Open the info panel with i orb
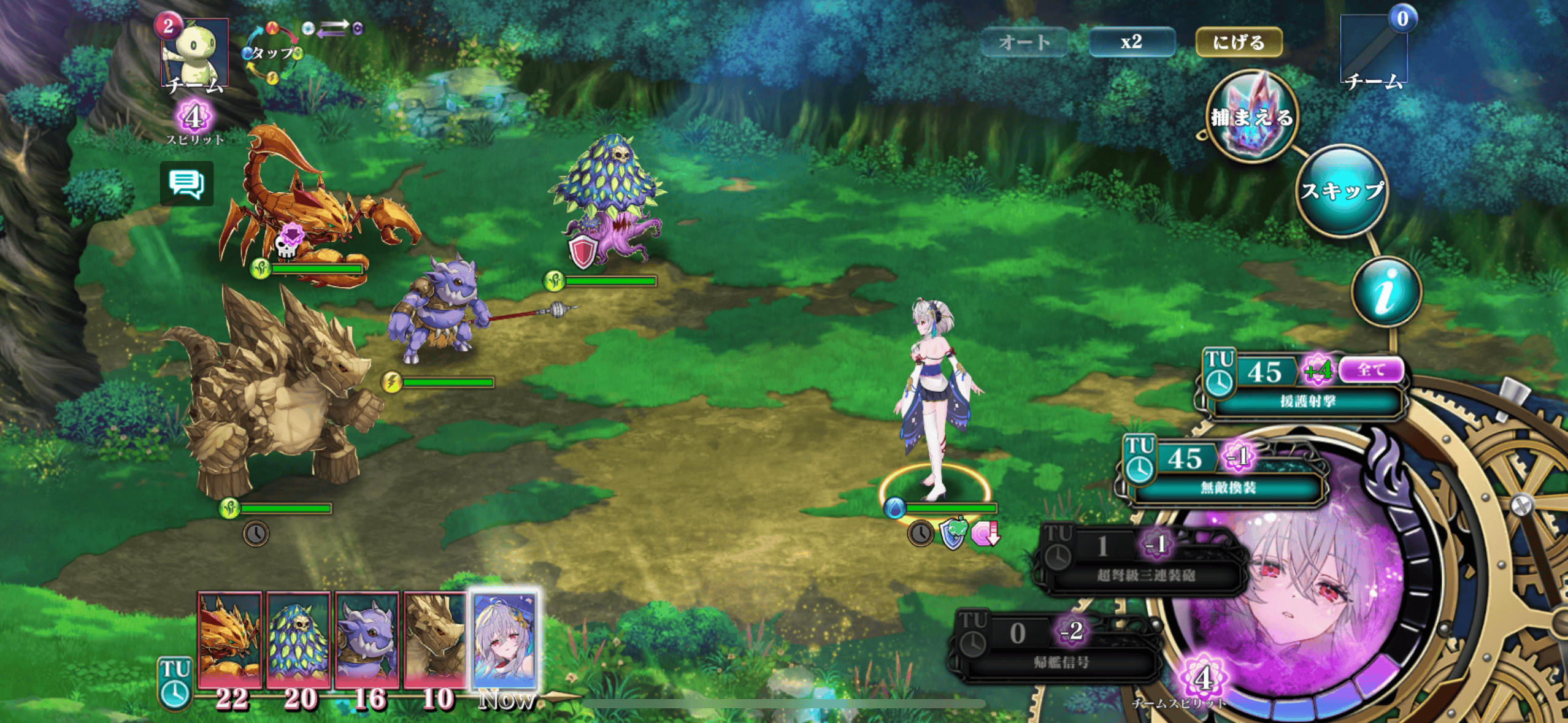The width and height of the screenshot is (1568, 723). point(1386,292)
